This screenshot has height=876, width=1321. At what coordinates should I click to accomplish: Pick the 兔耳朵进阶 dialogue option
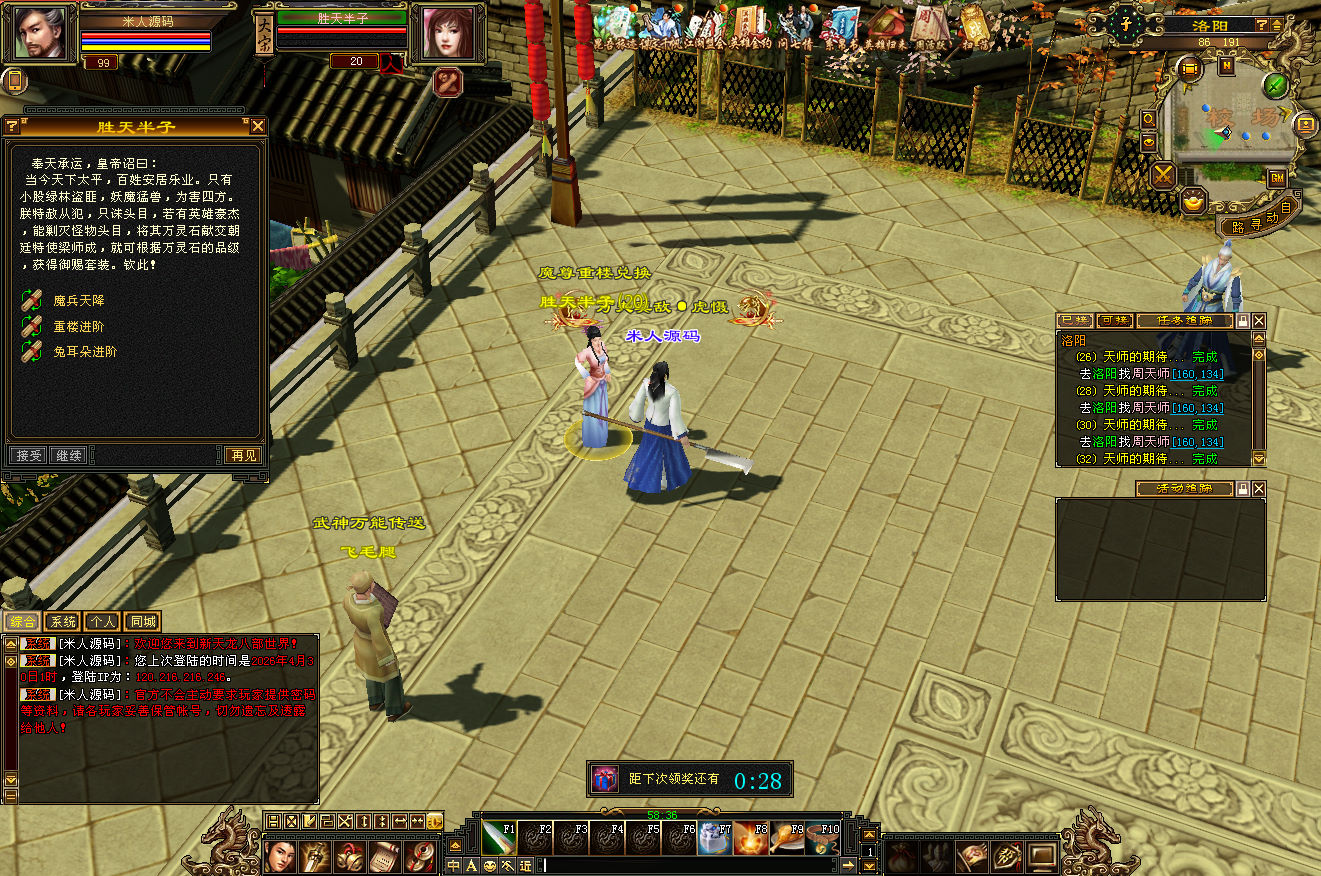click(84, 352)
